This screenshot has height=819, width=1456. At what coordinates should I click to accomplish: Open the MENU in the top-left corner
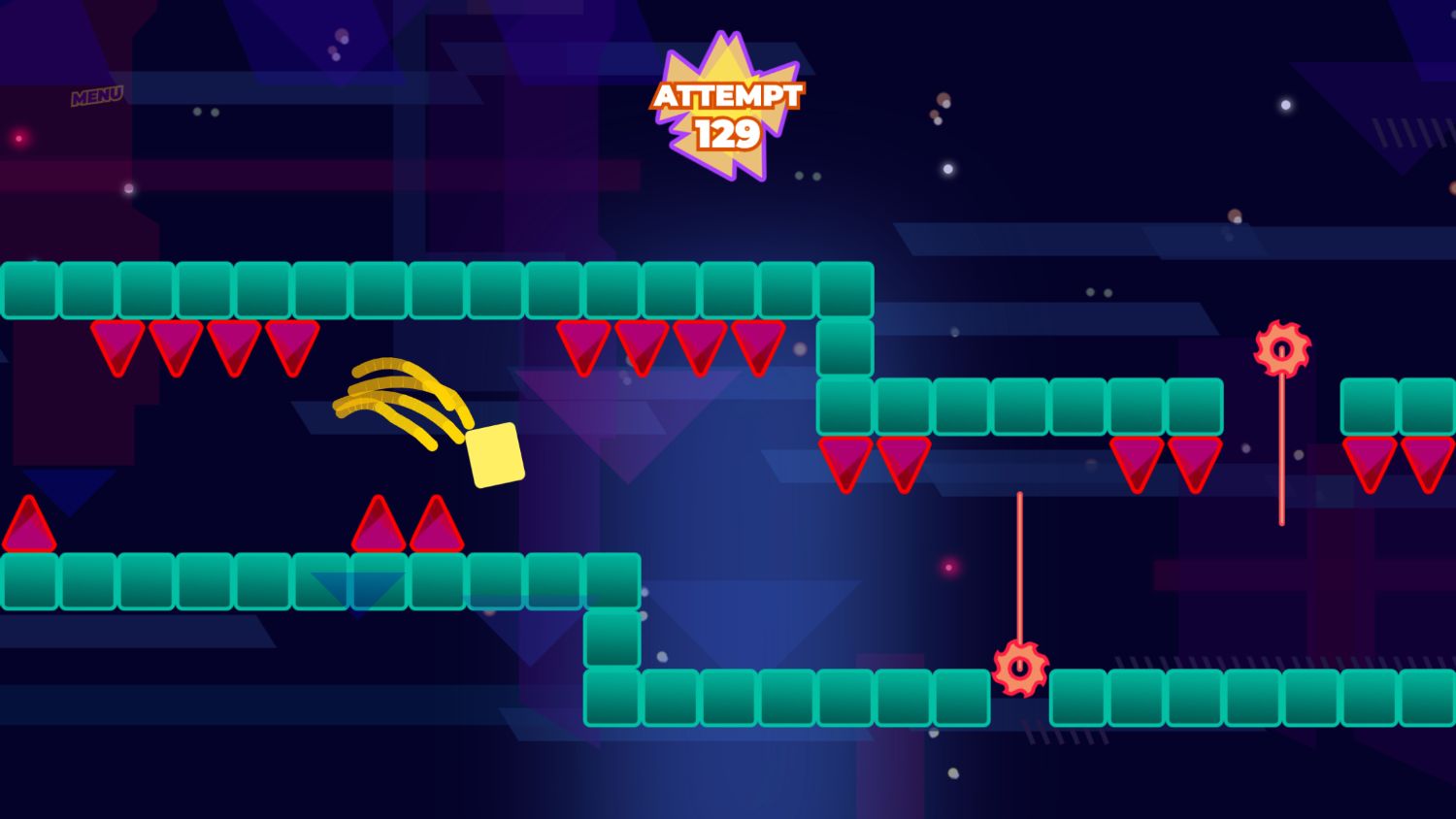click(x=96, y=94)
